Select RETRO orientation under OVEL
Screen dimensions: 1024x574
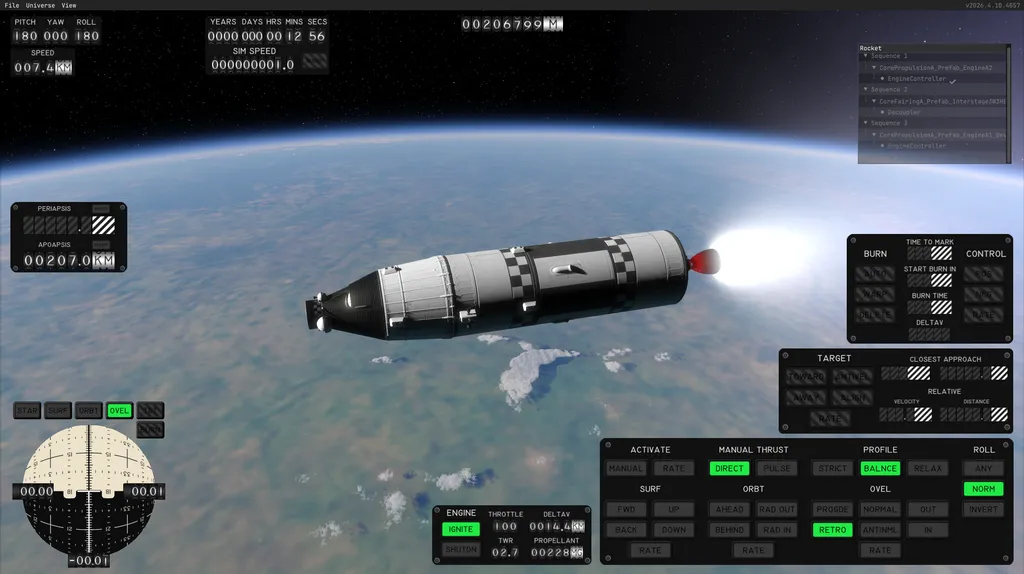tap(832, 530)
